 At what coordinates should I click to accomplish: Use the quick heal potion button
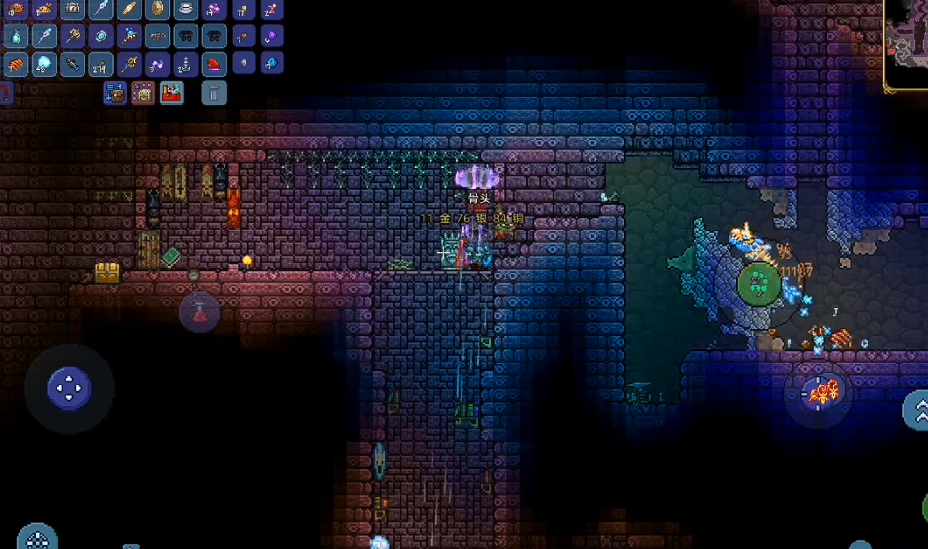tap(199, 312)
